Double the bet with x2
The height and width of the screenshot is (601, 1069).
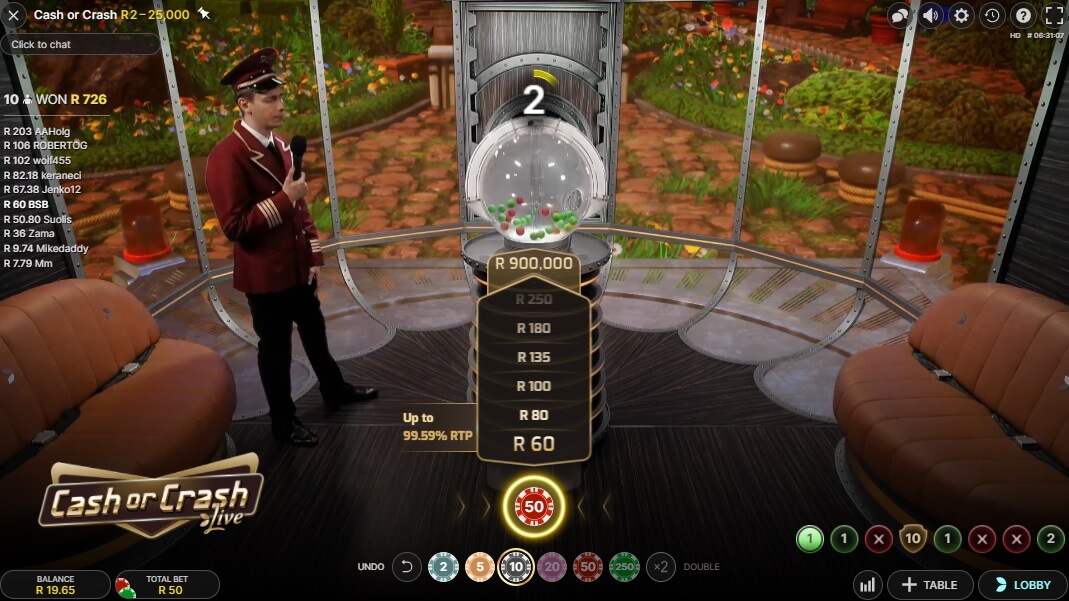661,567
